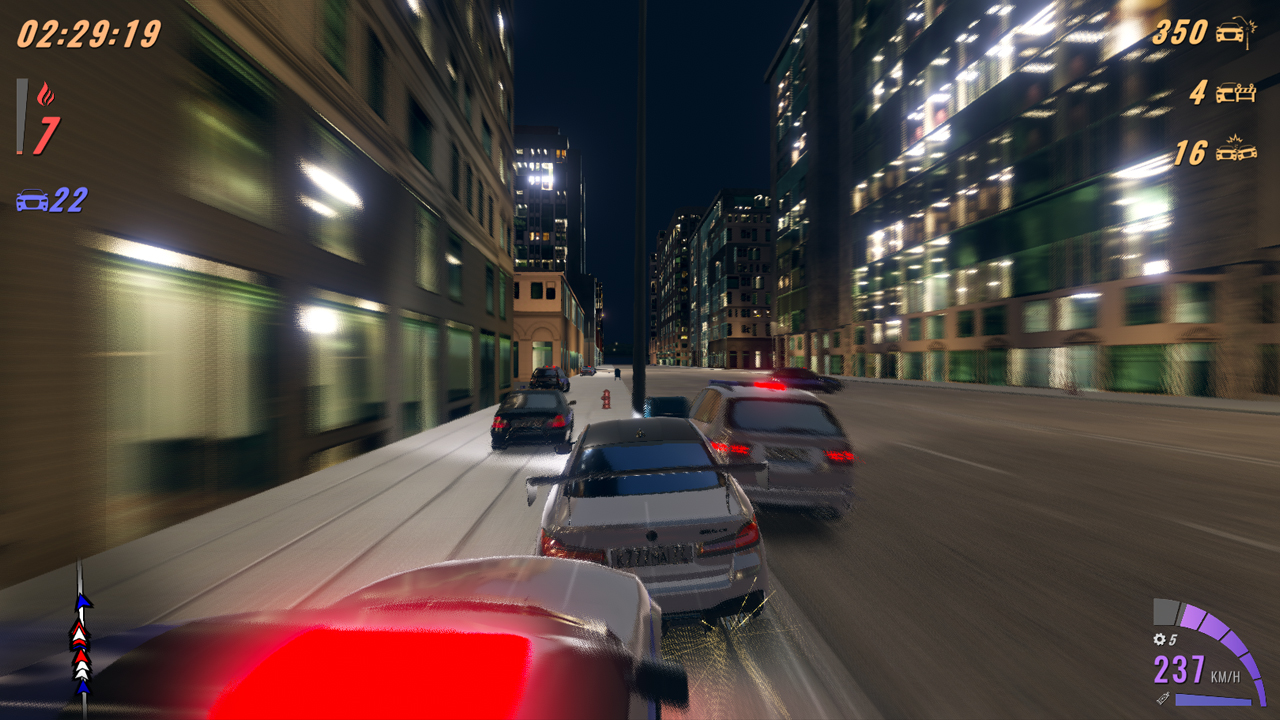Image resolution: width=1280 pixels, height=720 pixels.
Task: Expand the collision counter showing 16
Action: click(1190, 150)
